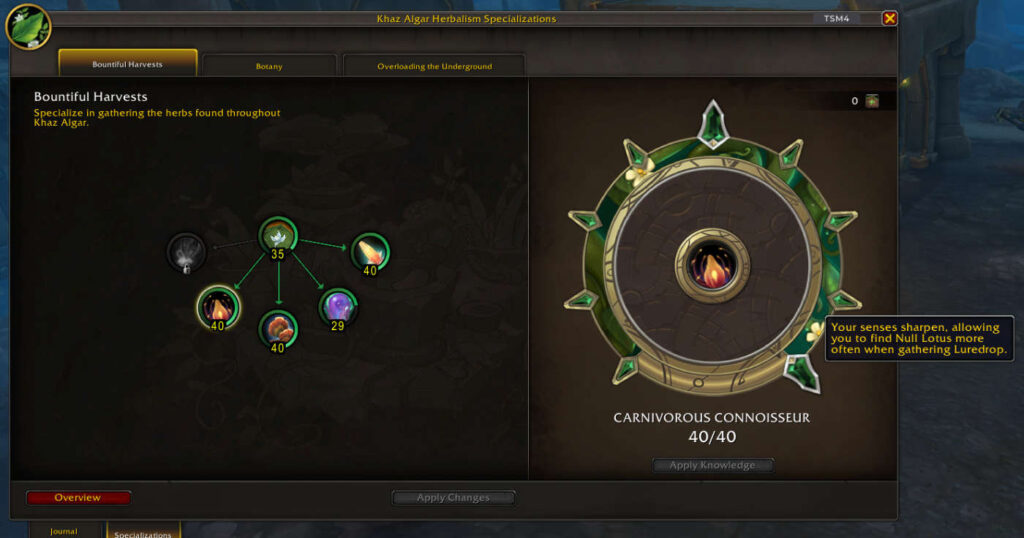Open the specialization Overview
The width and height of the screenshot is (1024, 538).
[x=78, y=497]
